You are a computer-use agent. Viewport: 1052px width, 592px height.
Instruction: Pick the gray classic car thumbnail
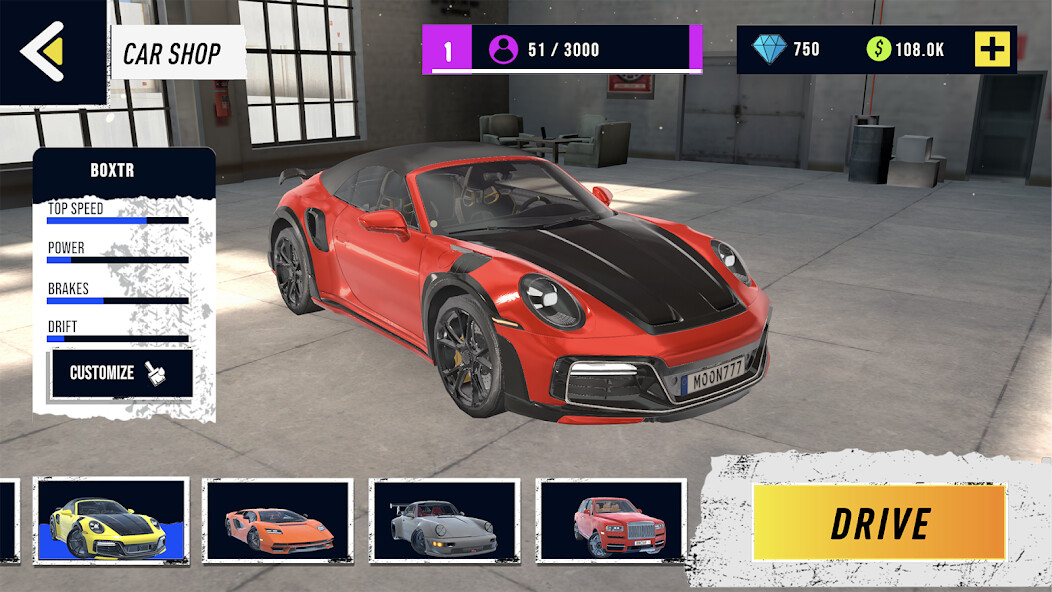point(444,520)
